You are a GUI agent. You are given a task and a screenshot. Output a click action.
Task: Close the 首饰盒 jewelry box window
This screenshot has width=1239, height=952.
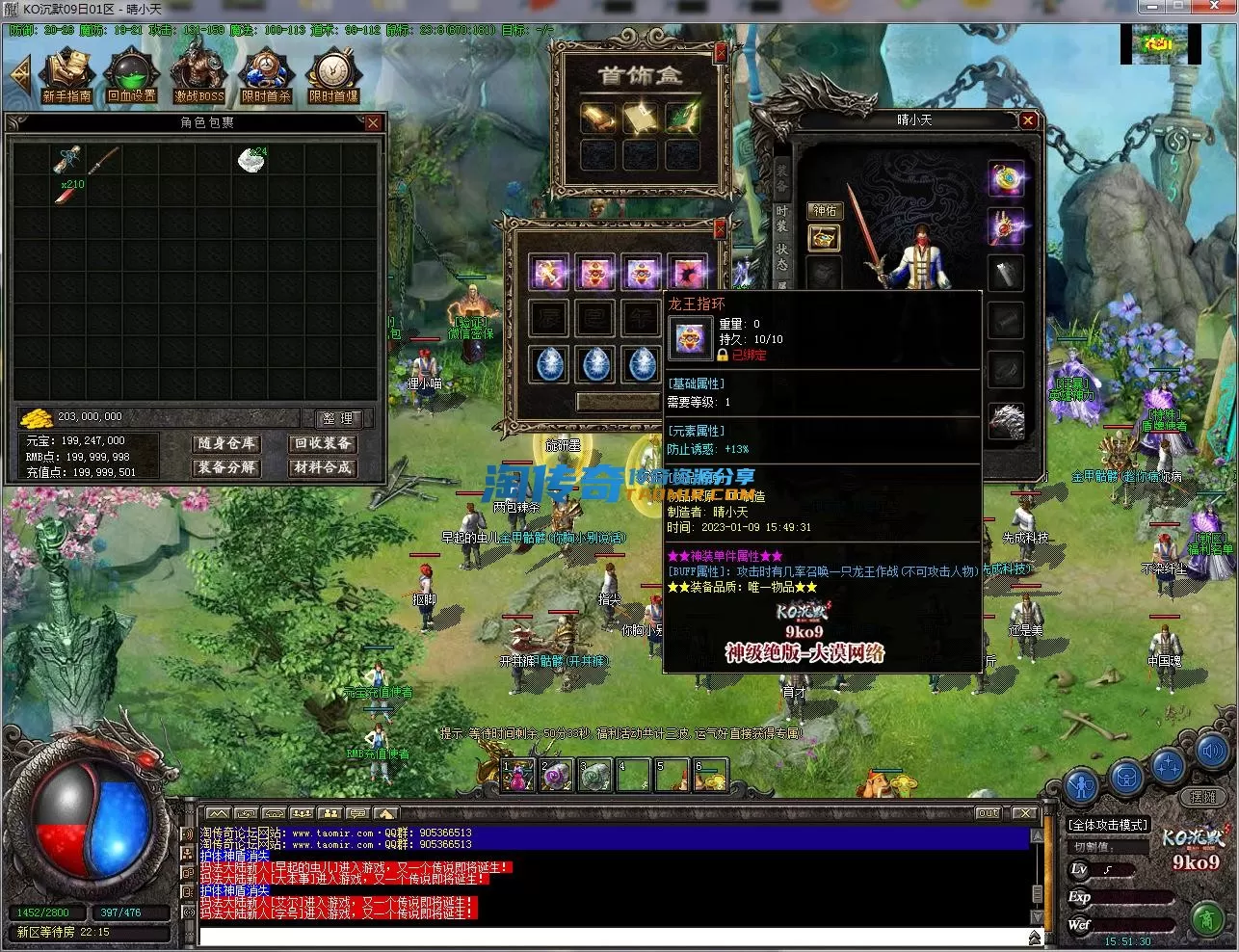tap(720, 55)
